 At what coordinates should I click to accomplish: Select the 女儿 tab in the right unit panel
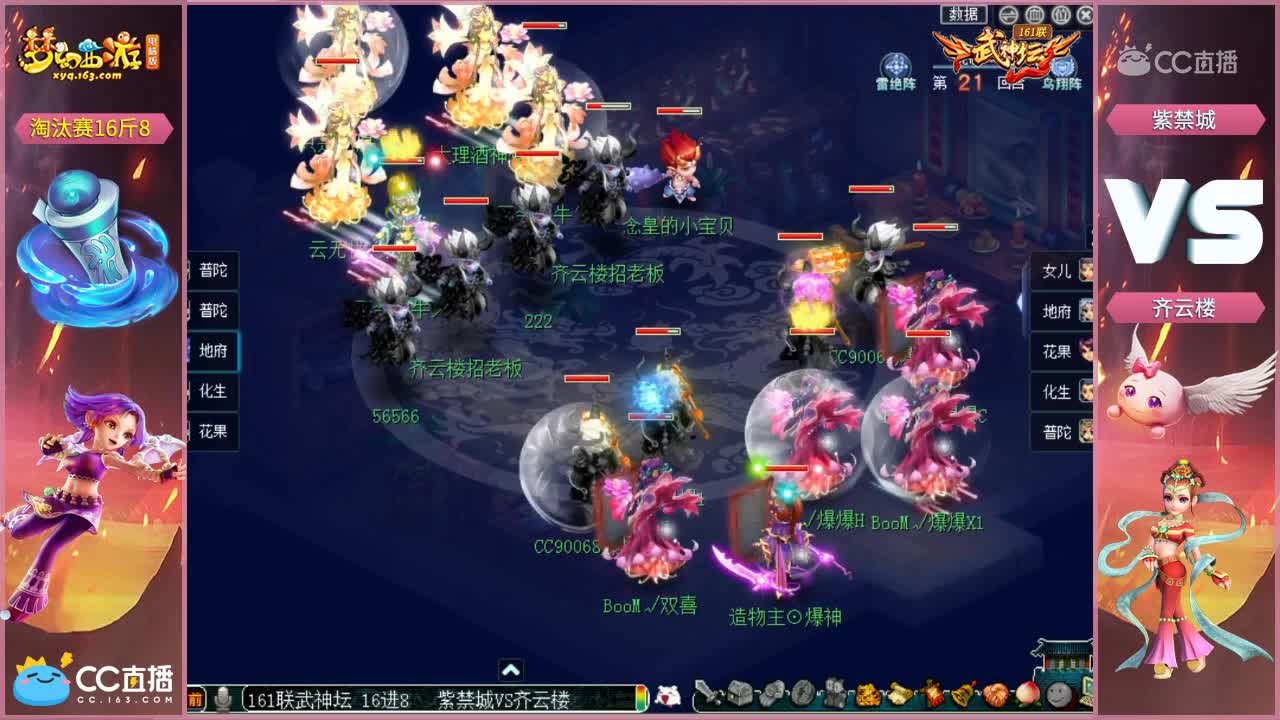click(x=1058, y=271)
